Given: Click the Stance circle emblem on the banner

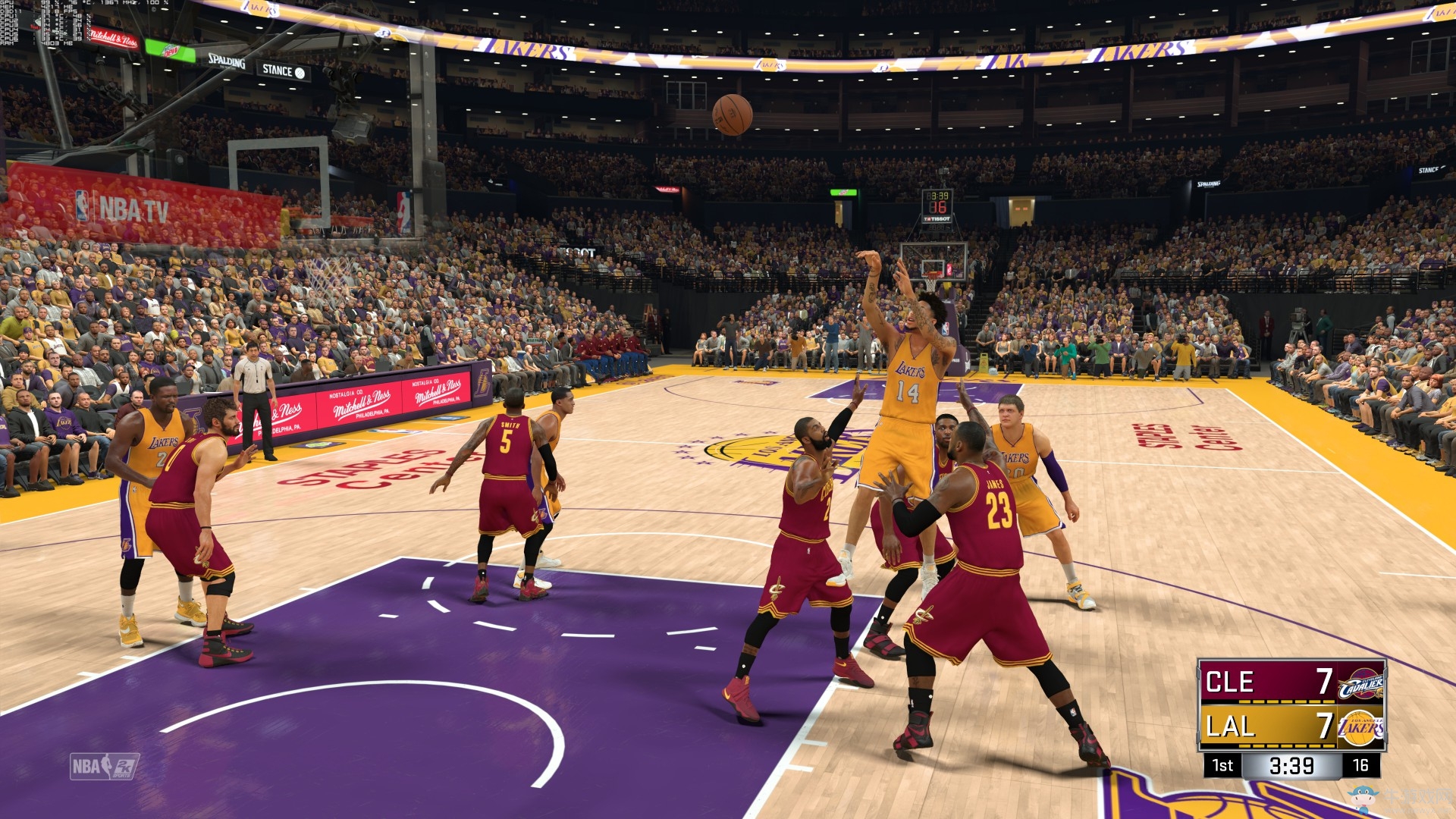Looking at the screenshot, I should pyautogui.click(x=301, y=72).
